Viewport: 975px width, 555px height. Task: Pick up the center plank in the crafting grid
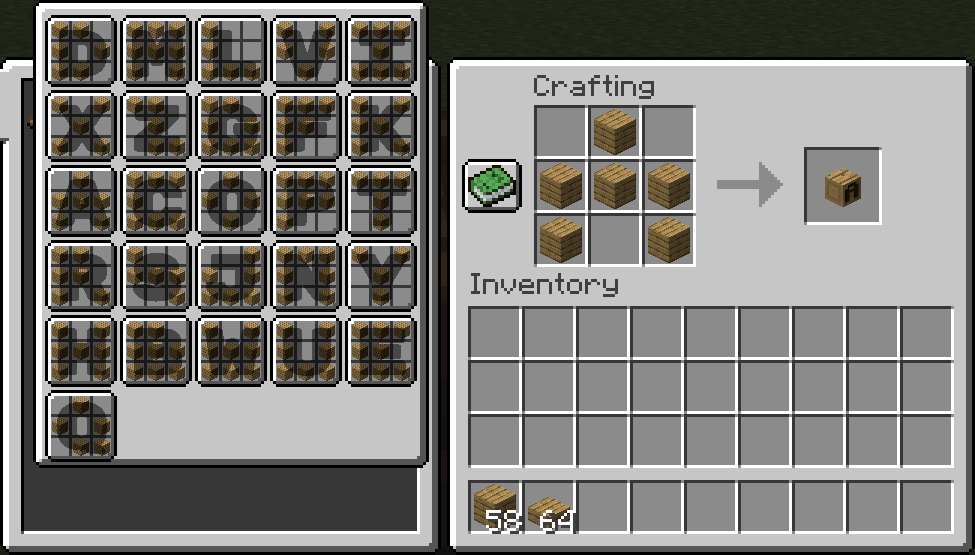[x=615, y=186]
